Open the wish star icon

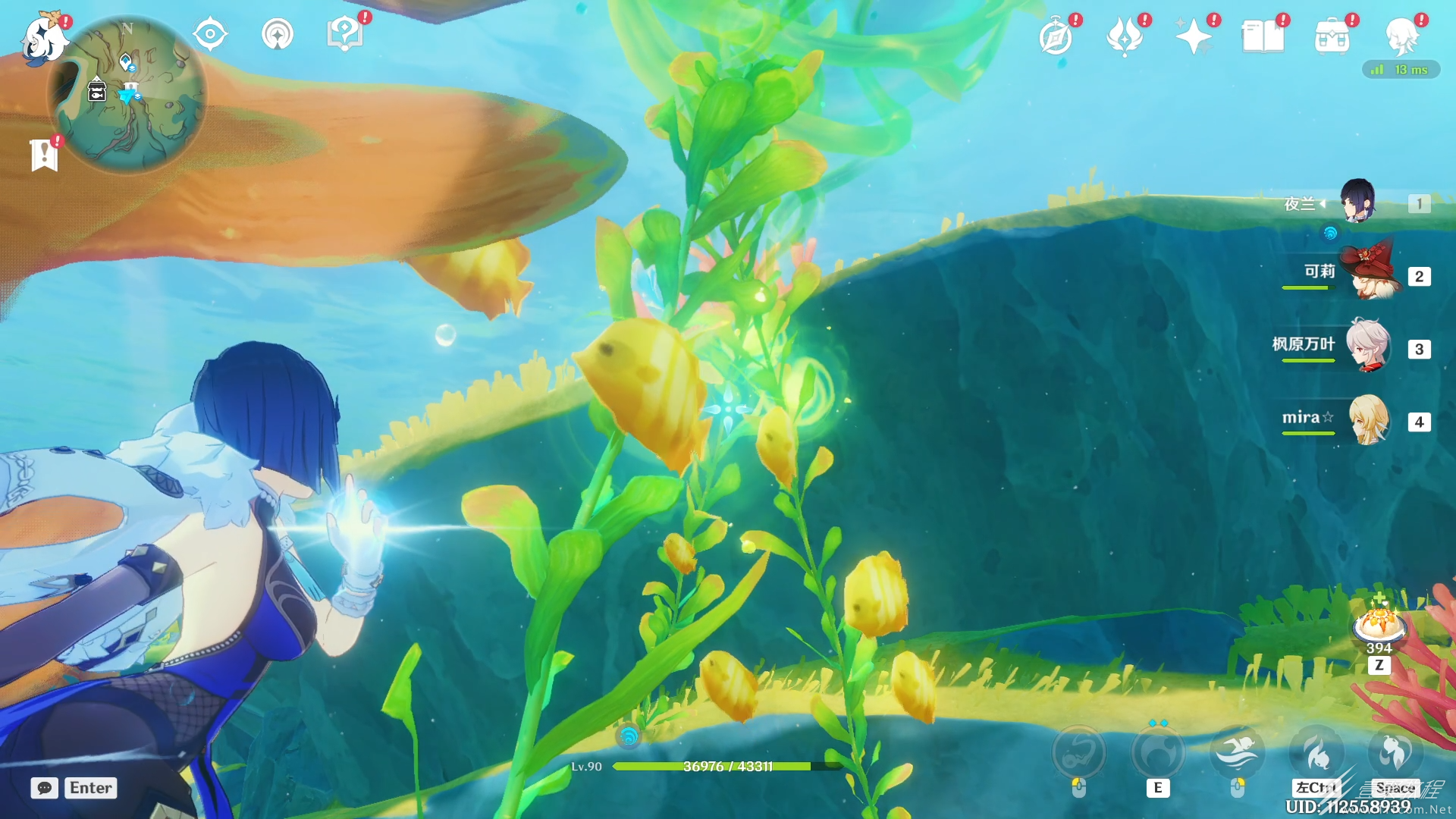pyautogui.click(x=1193, y=36)
